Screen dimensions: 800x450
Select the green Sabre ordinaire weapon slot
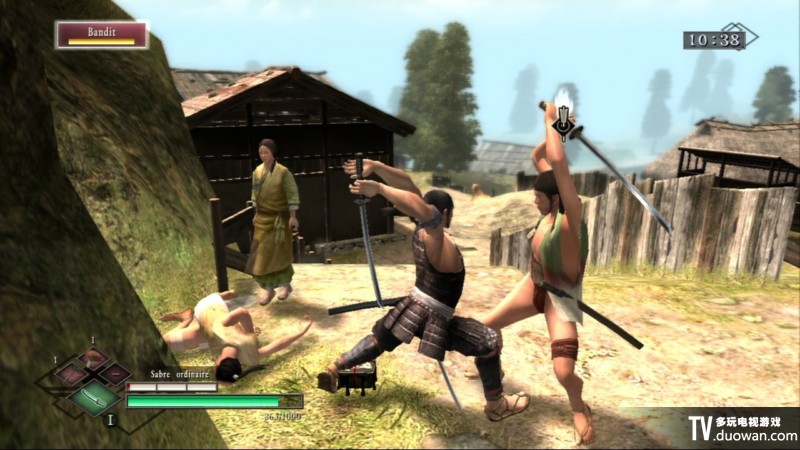coord(92,399)
